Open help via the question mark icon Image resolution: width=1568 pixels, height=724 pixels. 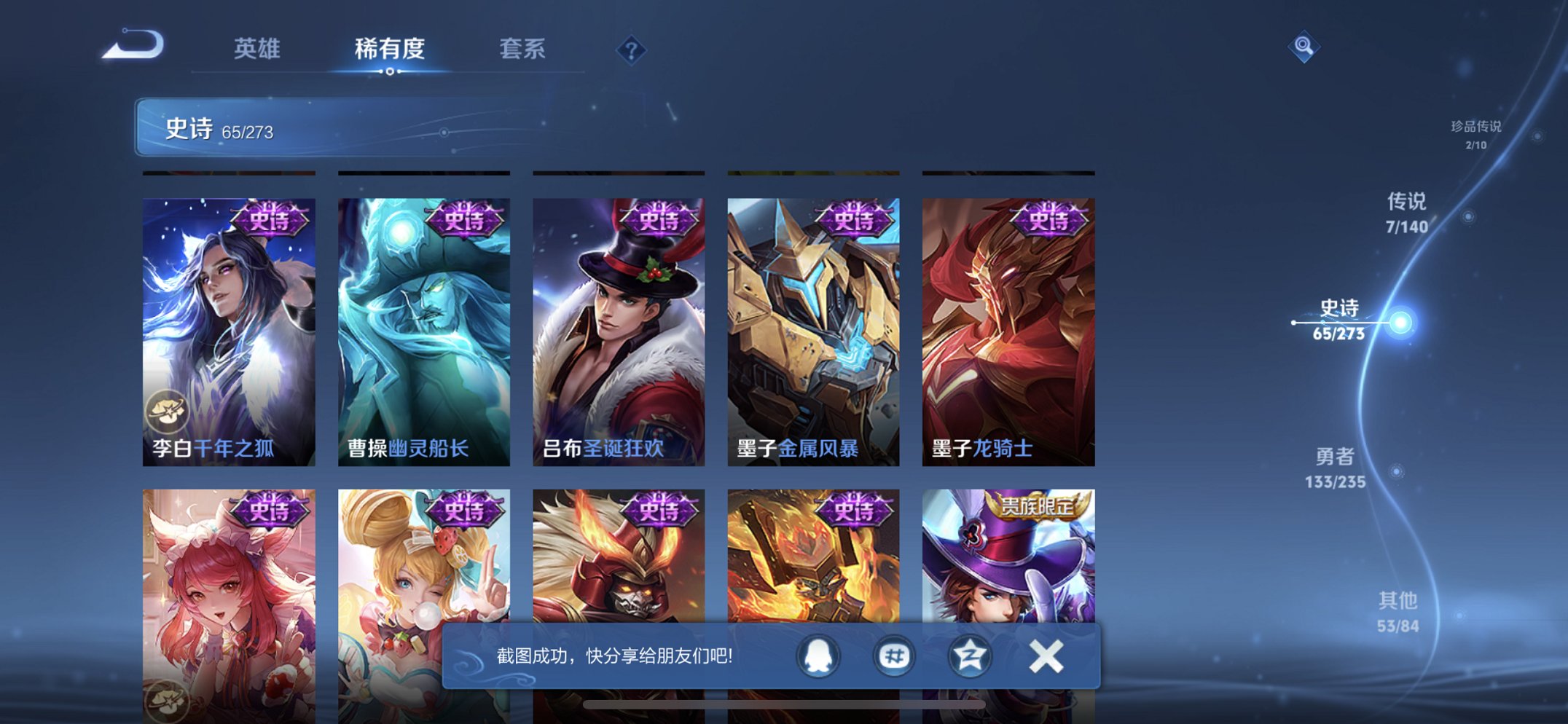pos(631,50)
